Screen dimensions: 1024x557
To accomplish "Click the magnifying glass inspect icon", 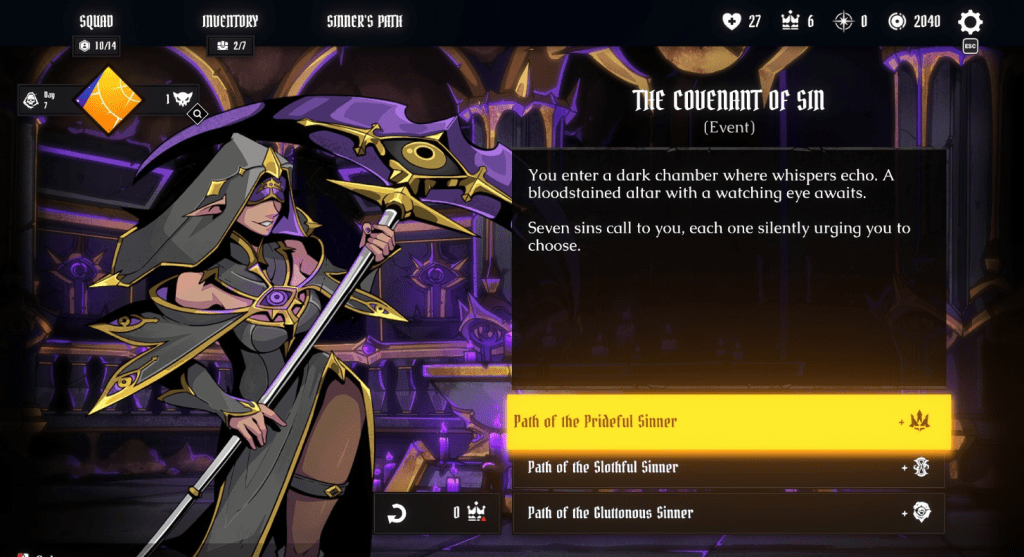I will [x=198, y=115].
